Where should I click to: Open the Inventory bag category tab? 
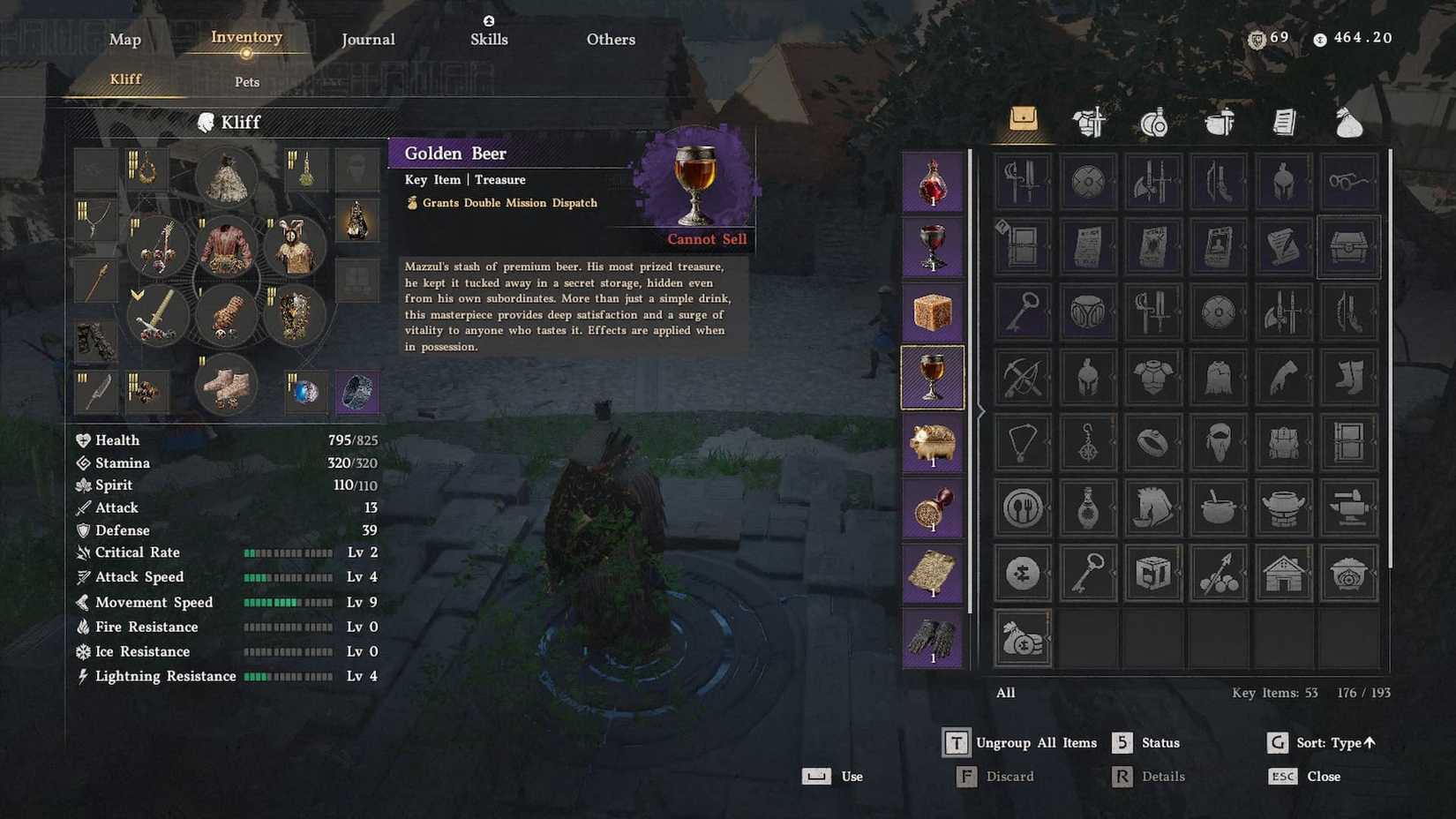point(1022,121)
